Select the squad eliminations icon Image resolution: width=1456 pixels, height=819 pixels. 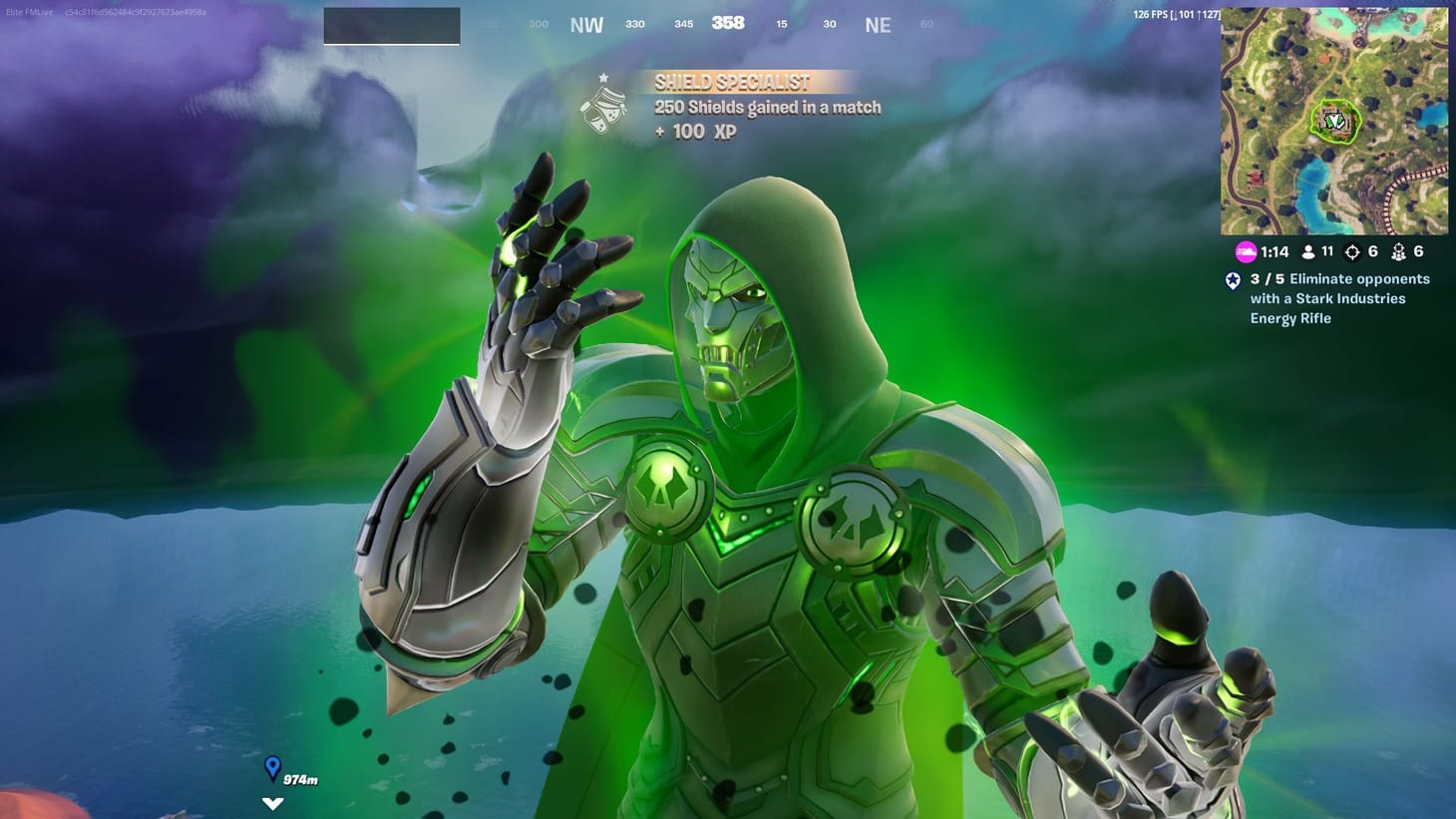pos(1400,251)
